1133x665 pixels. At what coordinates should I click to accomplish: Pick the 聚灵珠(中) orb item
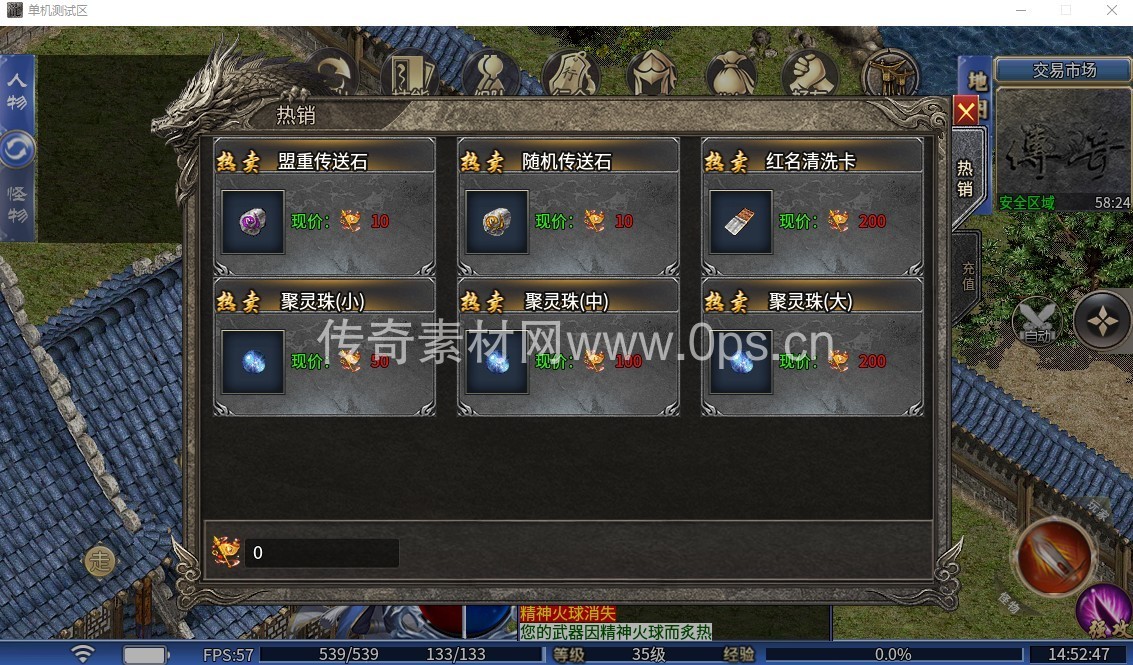pyautogui.click(x=497, y=362)
